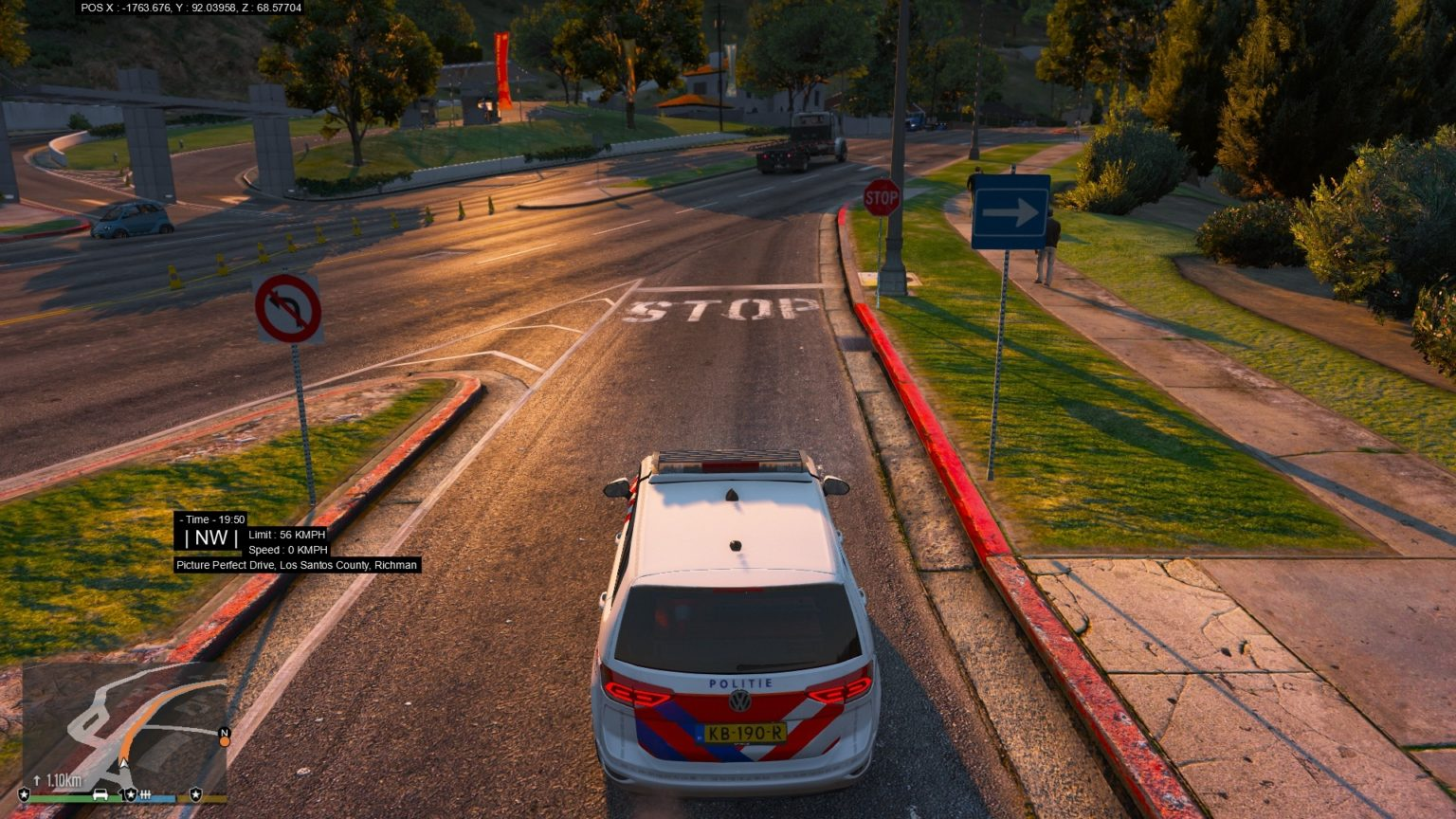This screenshot has height=819, width=1456.
Task: Click the white car icon below minimap
Action: tap(100, 794)
